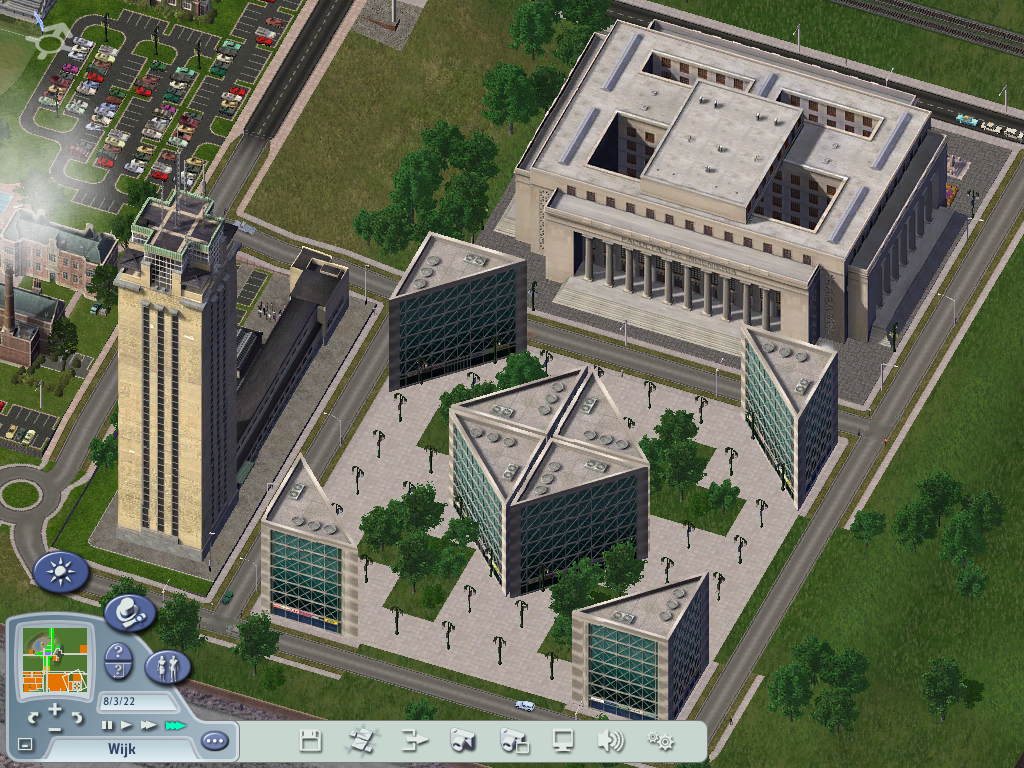Rotate the view clockwise
The image size is (1024, 768).
coord(77,717)
